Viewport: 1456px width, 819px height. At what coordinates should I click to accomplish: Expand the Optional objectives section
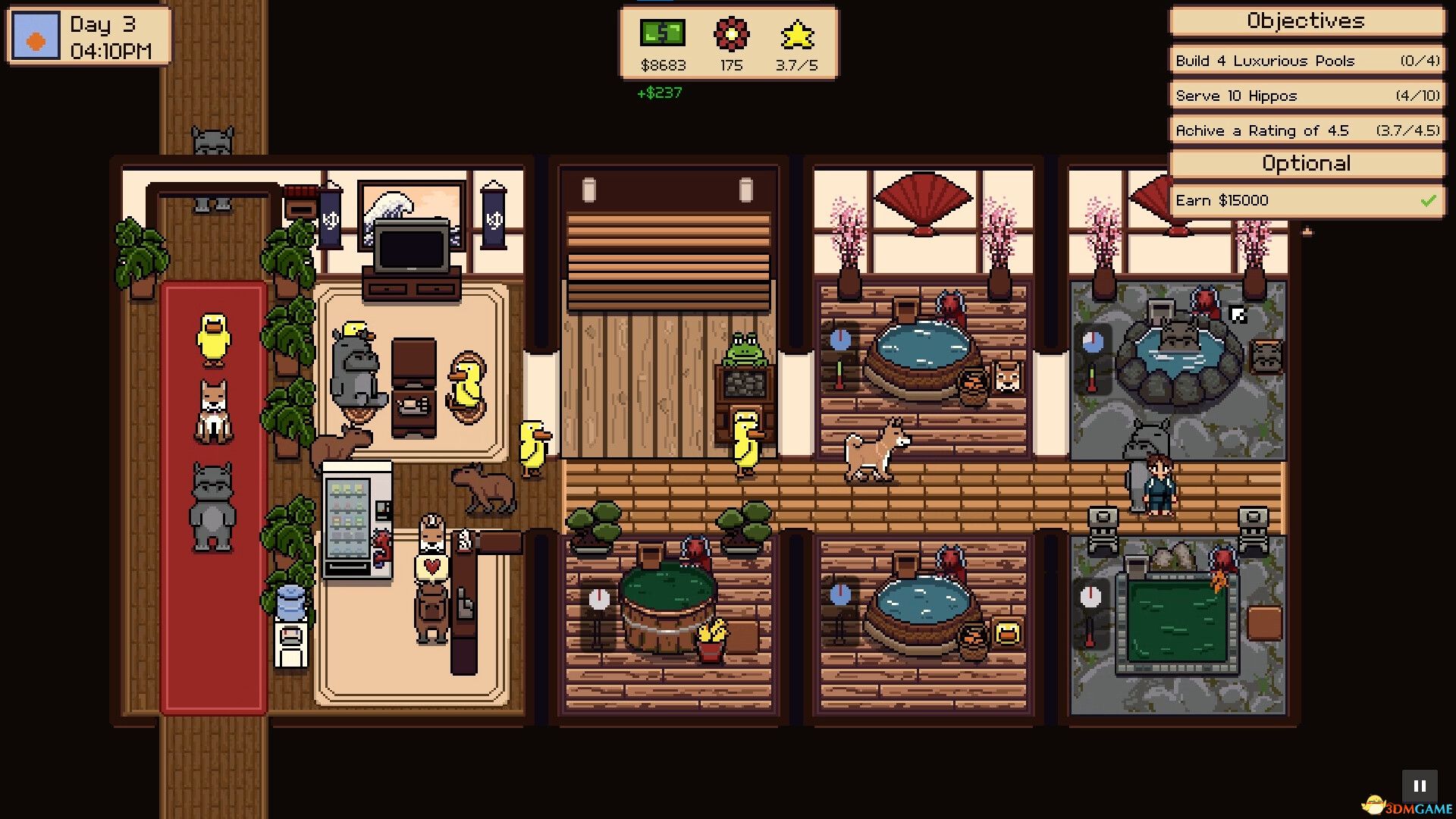click(x=1305, y=163)
